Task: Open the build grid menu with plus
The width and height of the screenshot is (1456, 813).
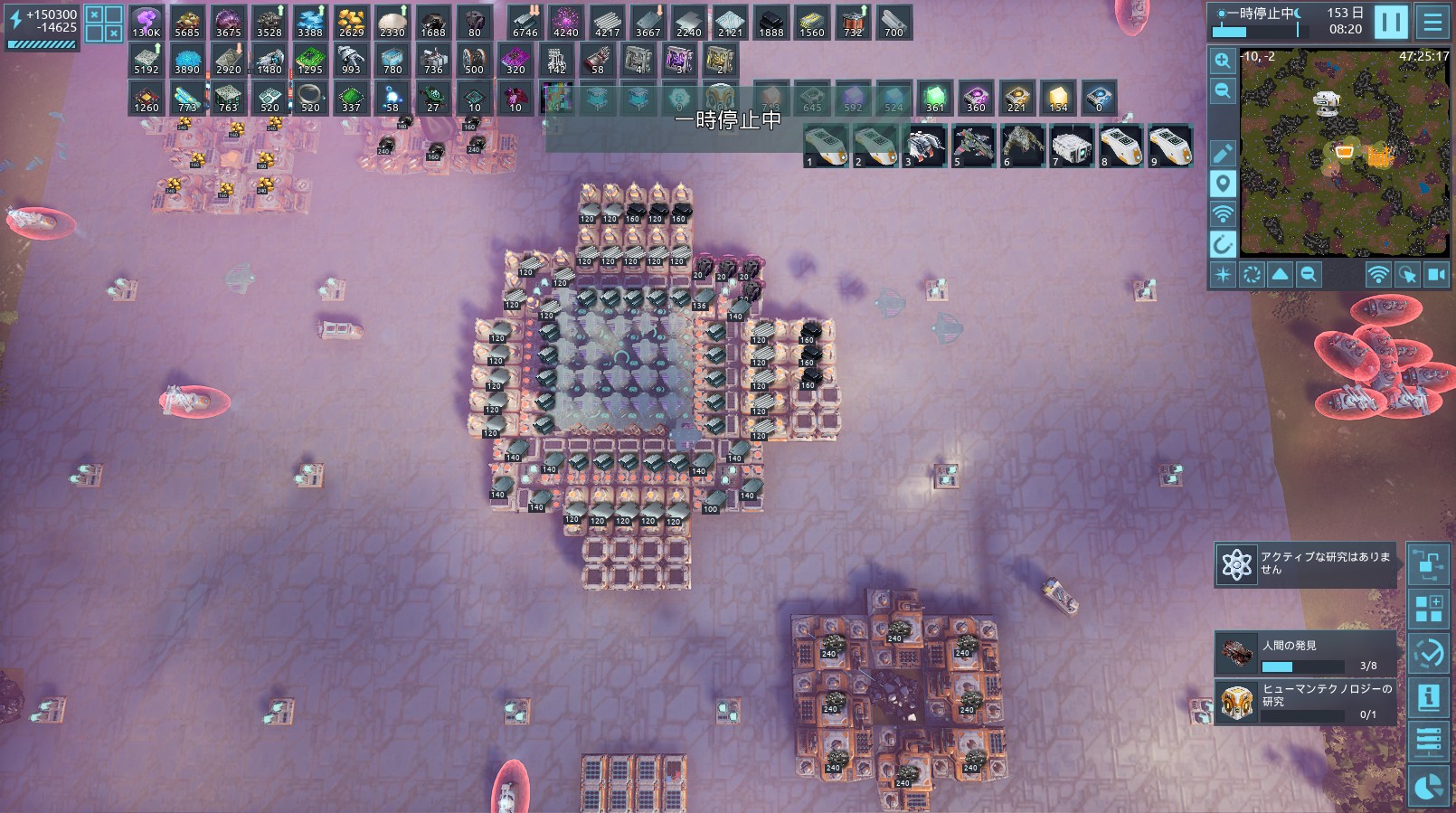Action: pyautogui.click(x=1428, y=609)
